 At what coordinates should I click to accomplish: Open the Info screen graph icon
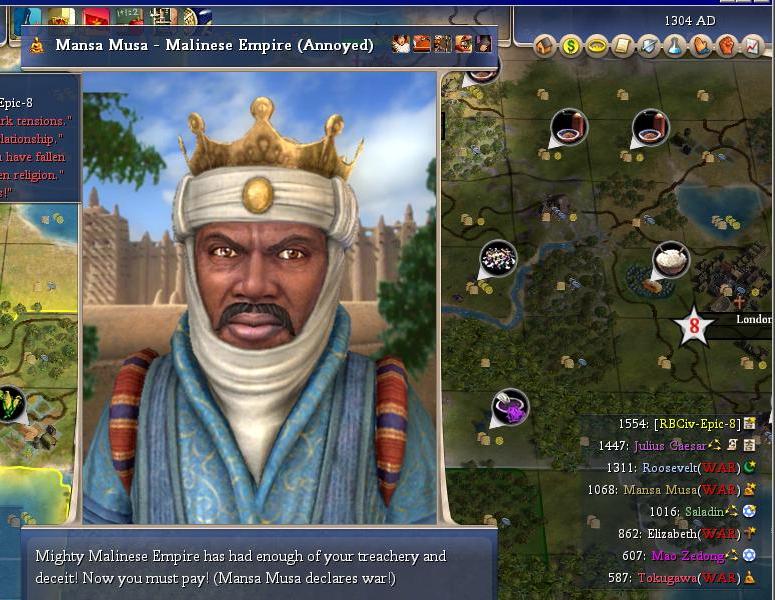click(753, 46)
